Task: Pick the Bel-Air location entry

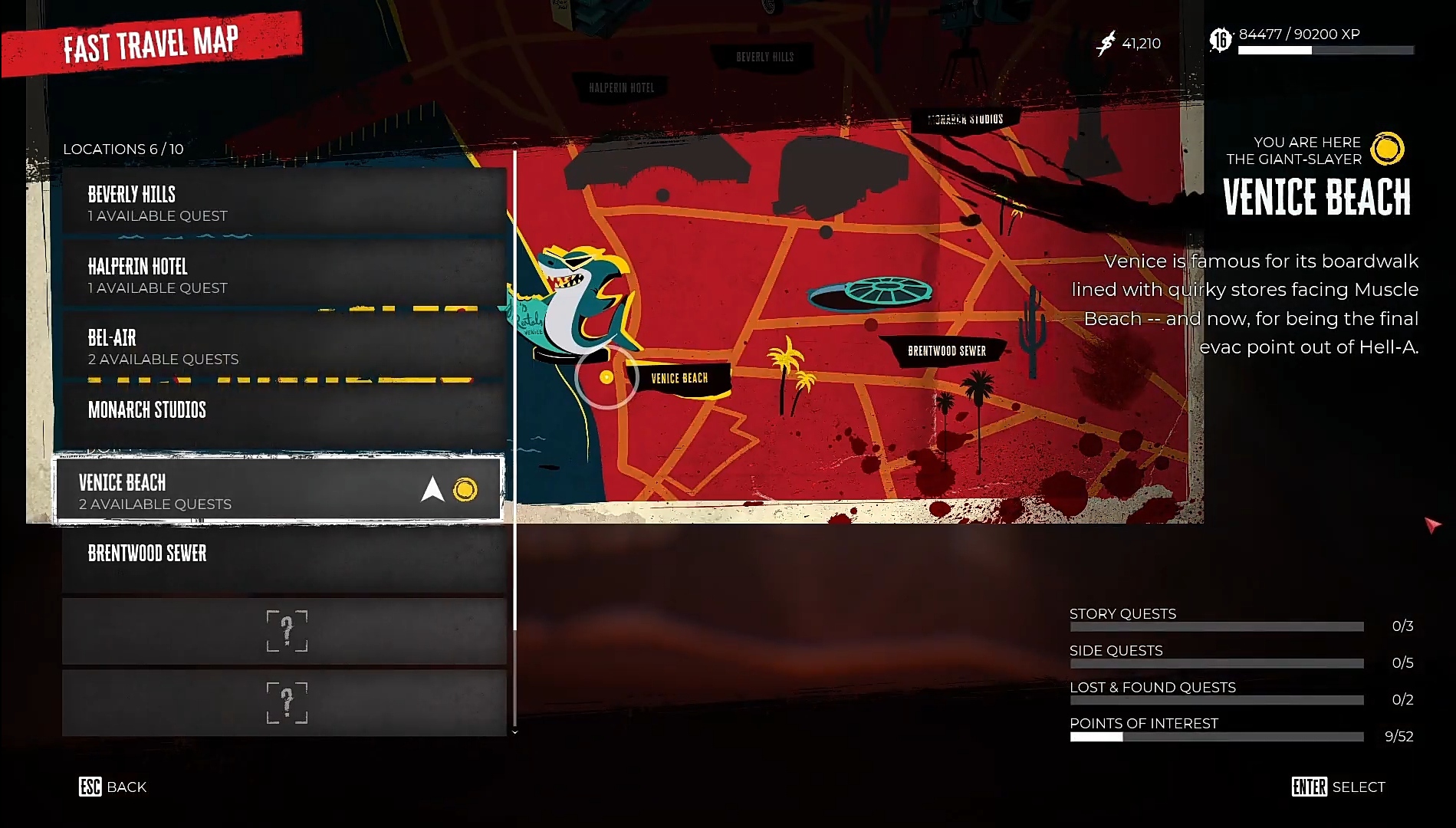Action: click(284, 347)
